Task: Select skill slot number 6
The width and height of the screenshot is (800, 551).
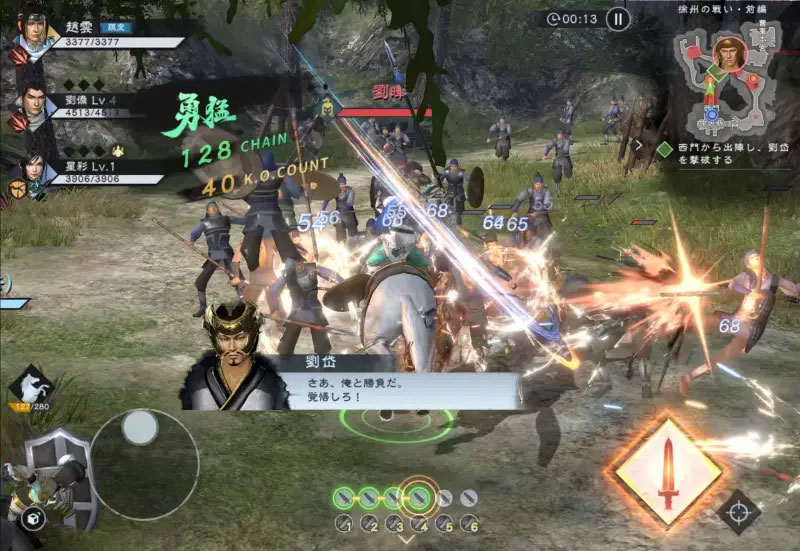Action: tap(470, 523)
